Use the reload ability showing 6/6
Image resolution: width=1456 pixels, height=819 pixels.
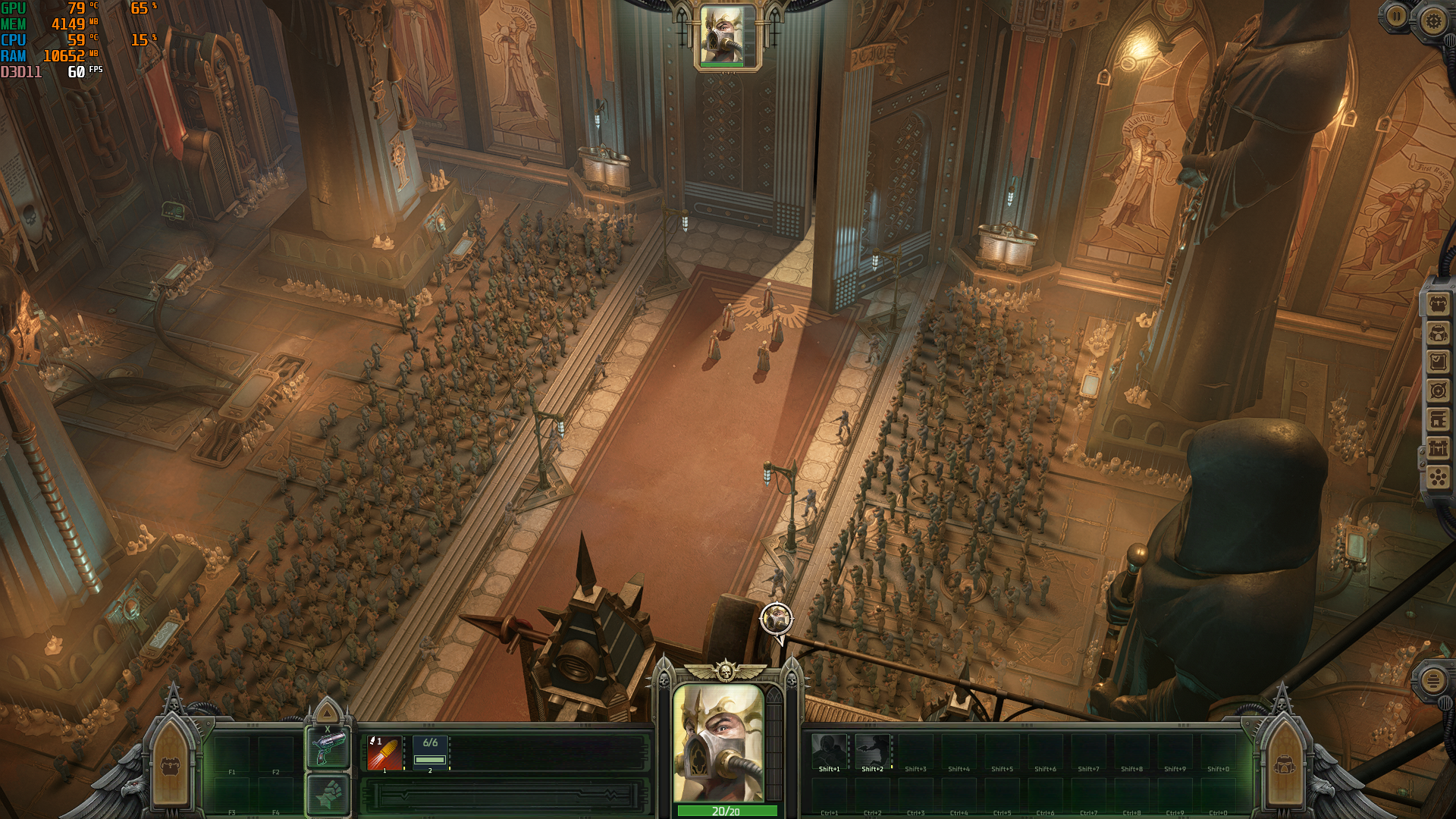click(430, 753)
